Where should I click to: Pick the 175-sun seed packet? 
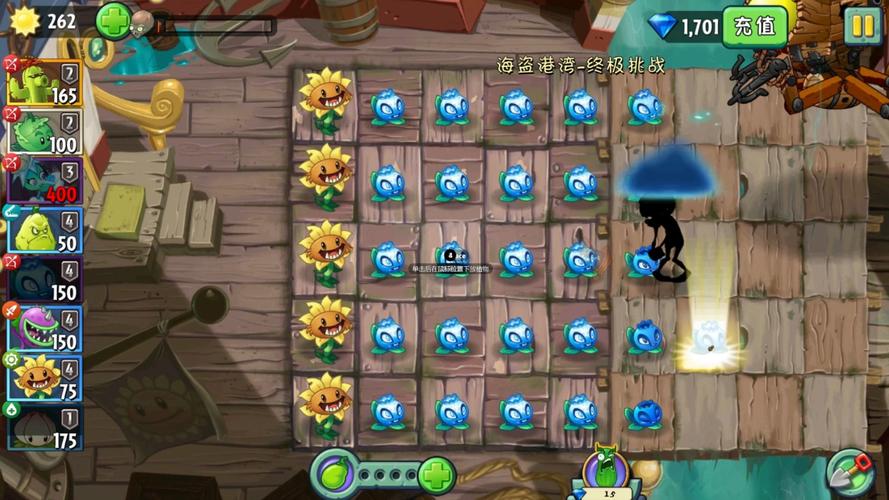pyautogui.click(x=45, y=427)
